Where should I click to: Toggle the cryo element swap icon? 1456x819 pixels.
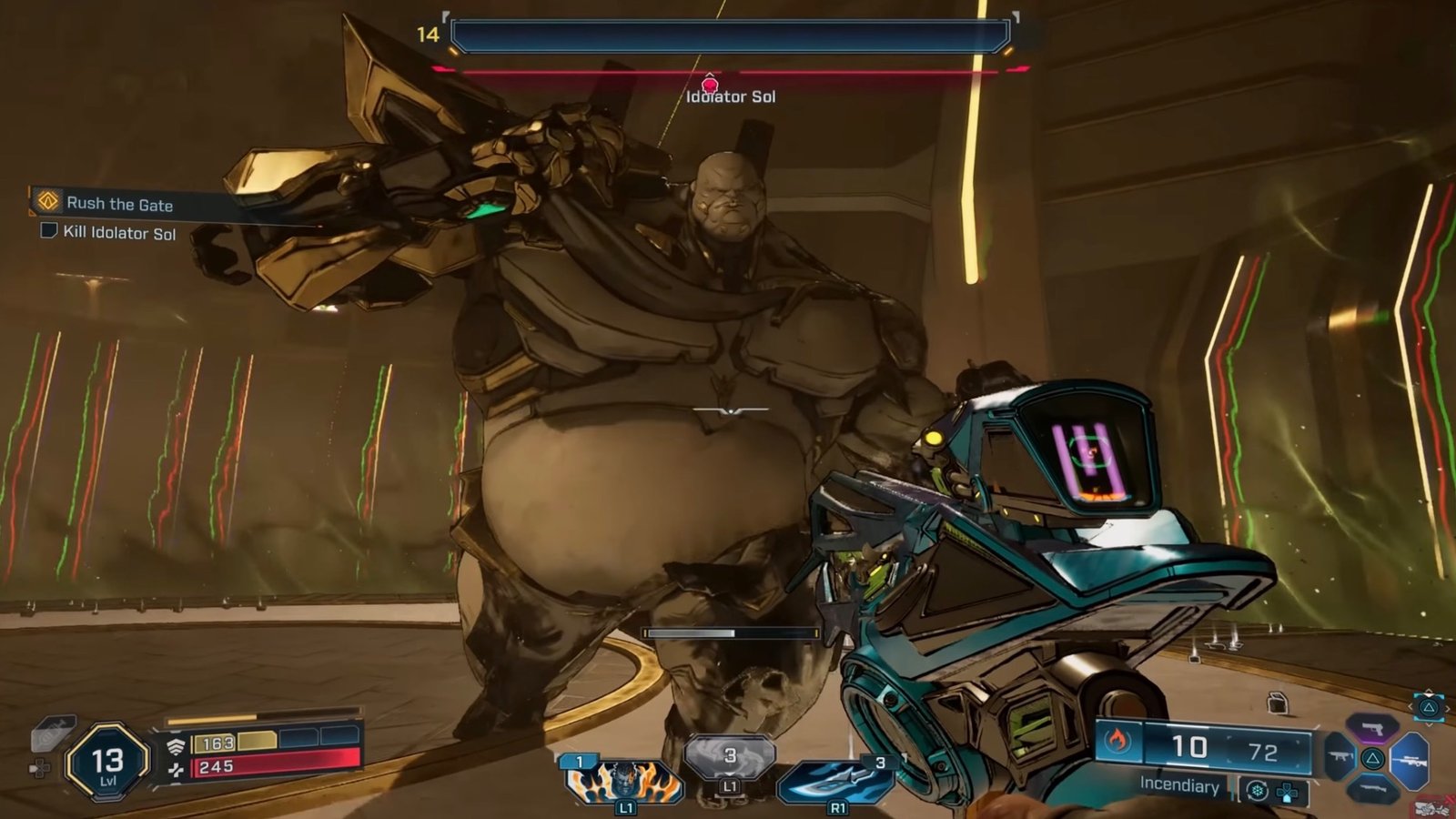(x=1258, y=791)
